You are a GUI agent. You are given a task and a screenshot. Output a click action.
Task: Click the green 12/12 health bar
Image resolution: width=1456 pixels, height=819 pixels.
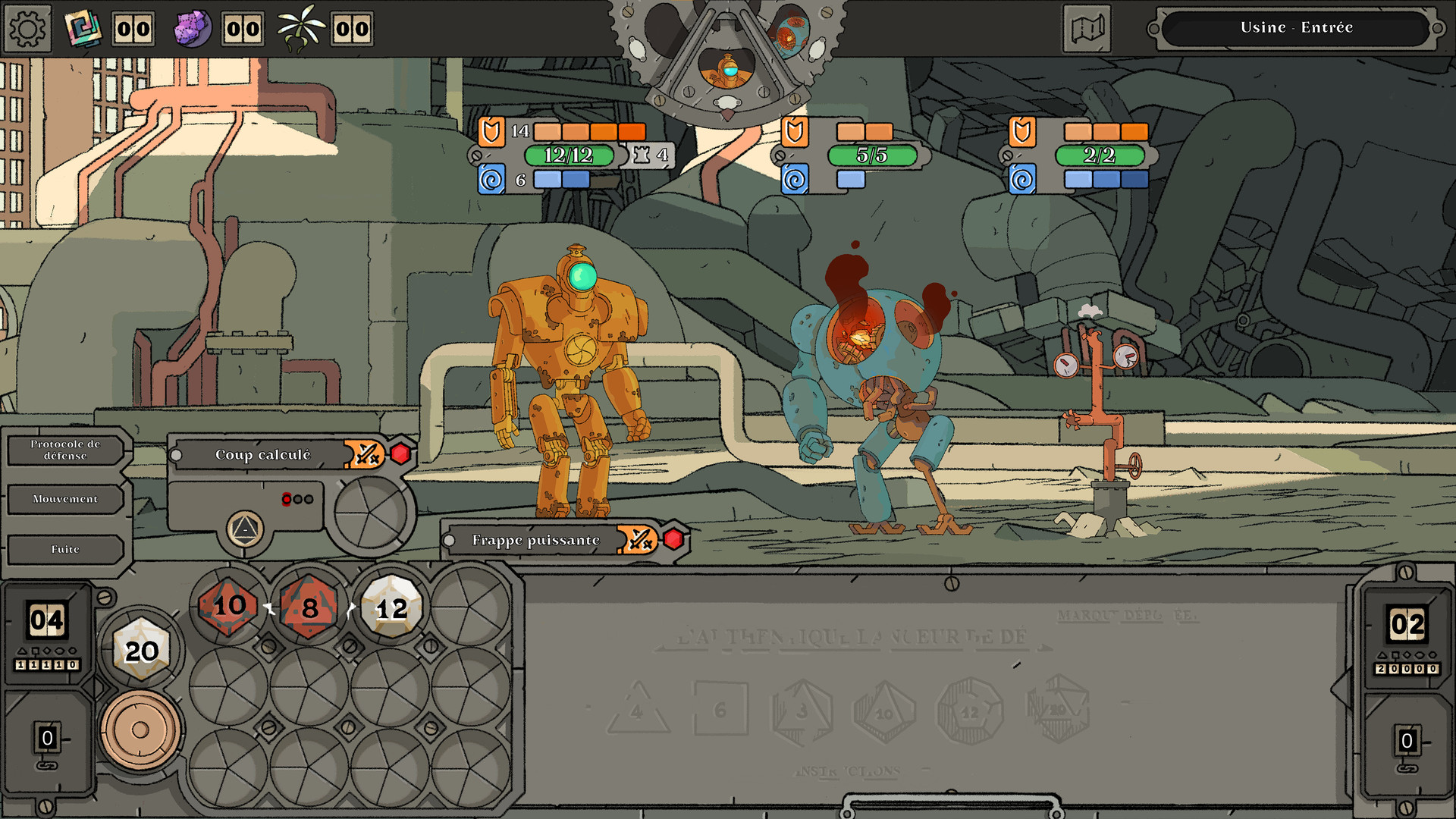point(568,155)
